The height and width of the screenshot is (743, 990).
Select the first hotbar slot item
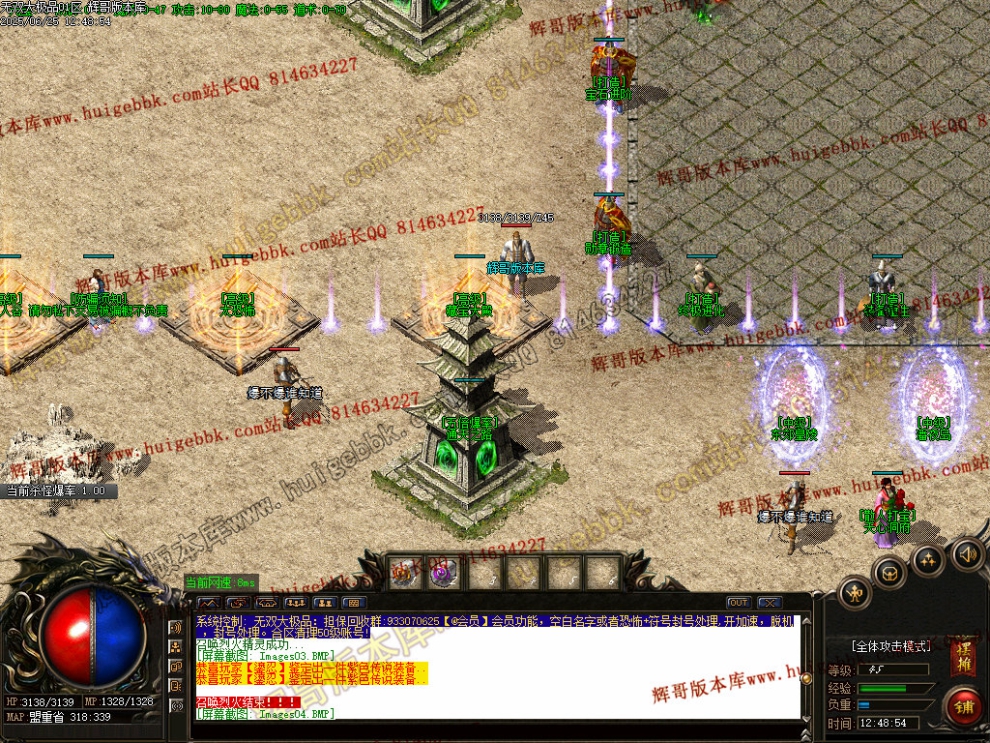click(x=405, y=572)
